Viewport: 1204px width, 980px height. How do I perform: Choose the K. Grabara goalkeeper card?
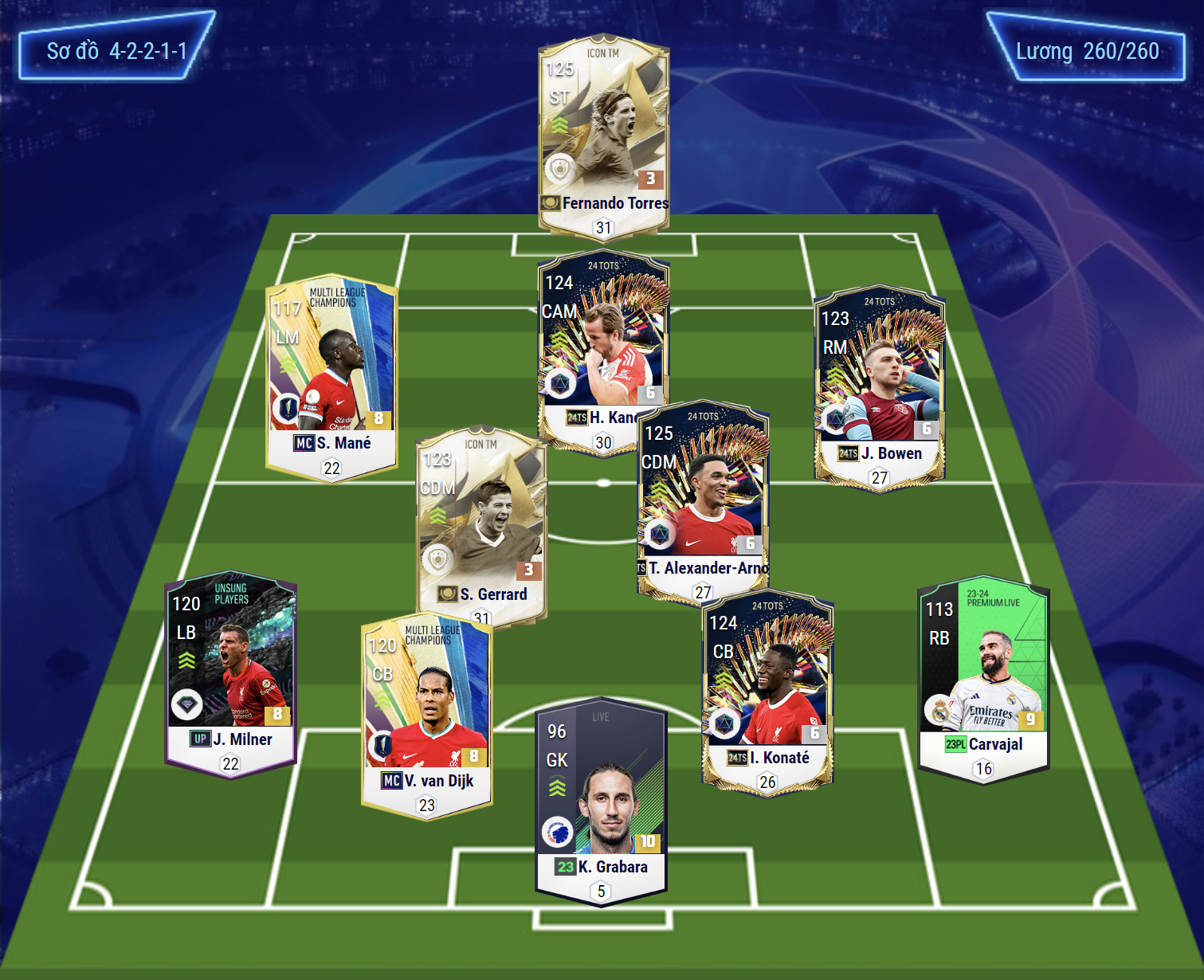[601, 797]
